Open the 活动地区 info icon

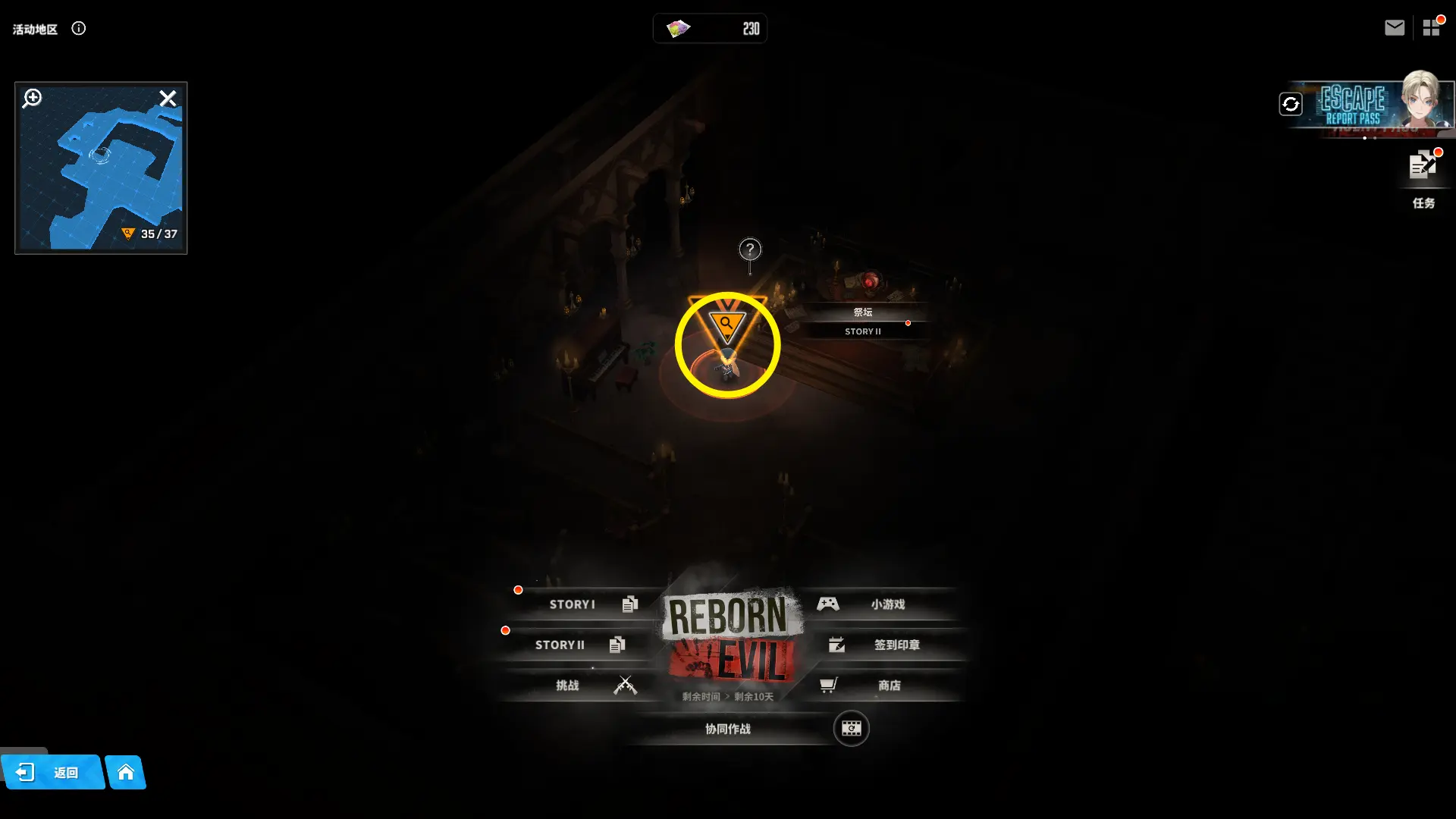(x=79, y=29)
